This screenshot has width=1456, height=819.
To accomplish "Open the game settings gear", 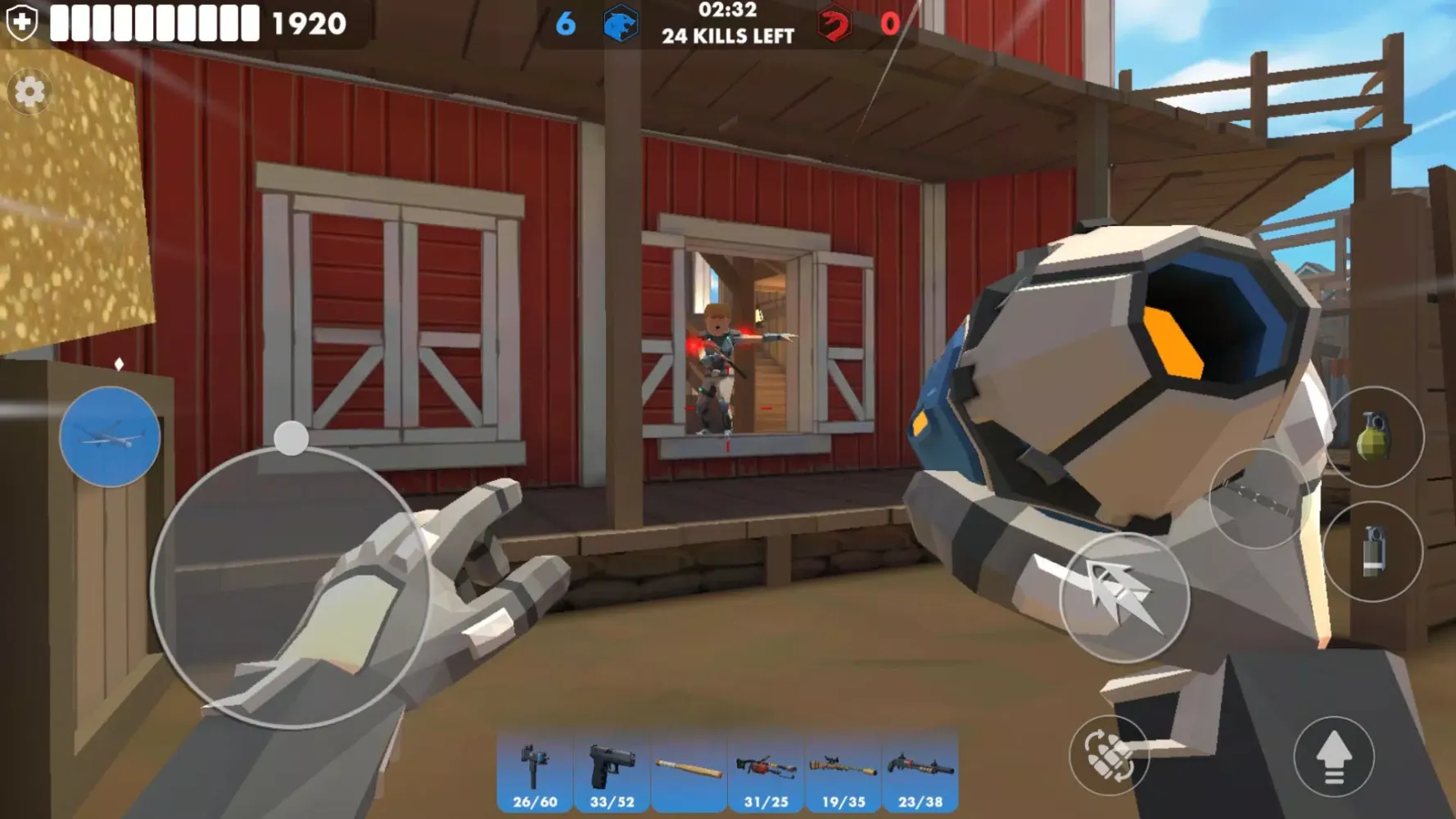I will [29, 93].
